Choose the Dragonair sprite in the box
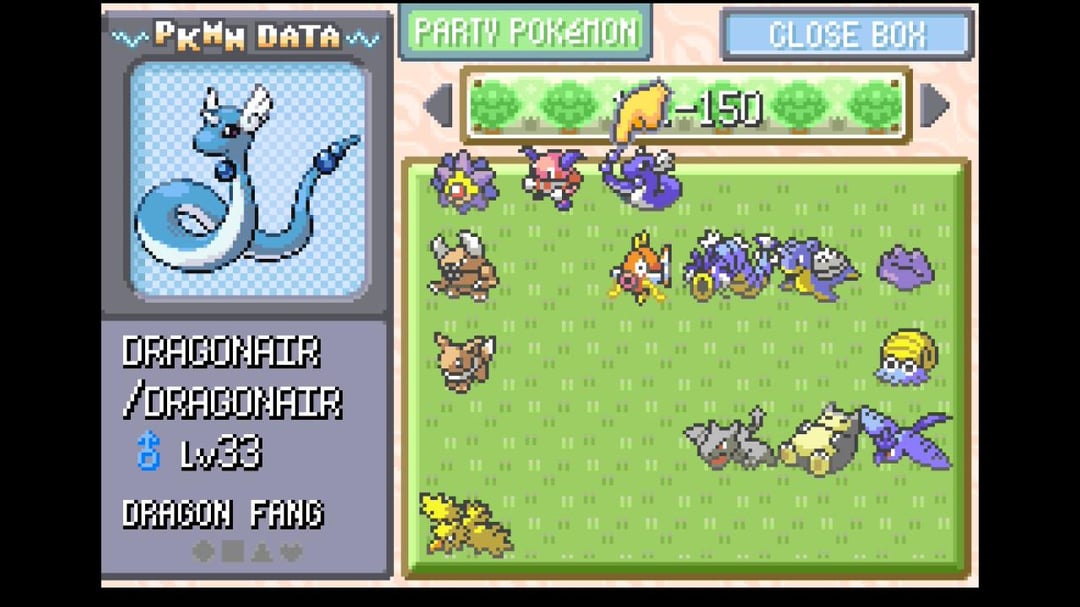The height and width of the screenshot is (607, 1080). click(x=641, y=179)
